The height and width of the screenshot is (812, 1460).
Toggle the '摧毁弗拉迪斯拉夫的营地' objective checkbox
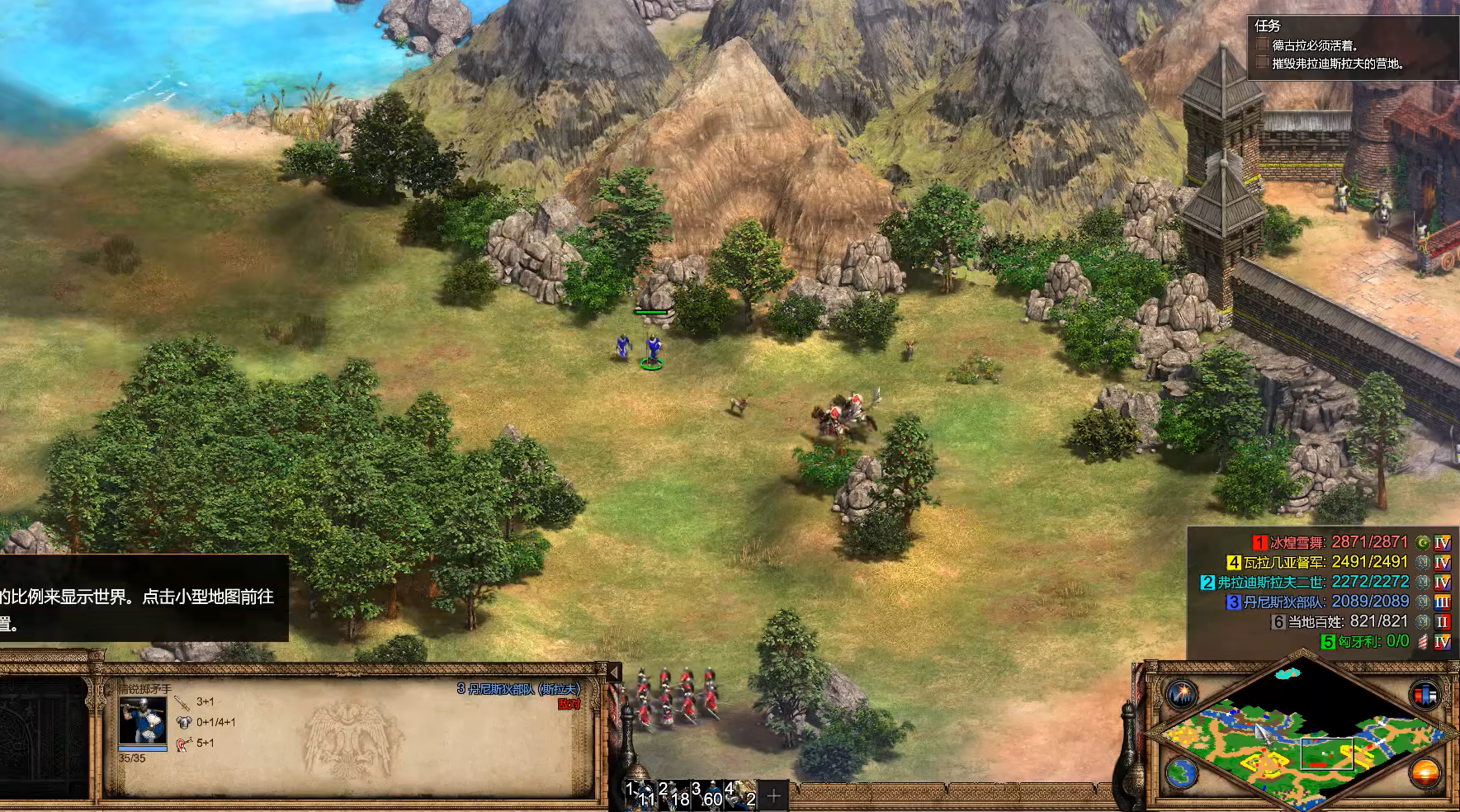point(1262,63)
